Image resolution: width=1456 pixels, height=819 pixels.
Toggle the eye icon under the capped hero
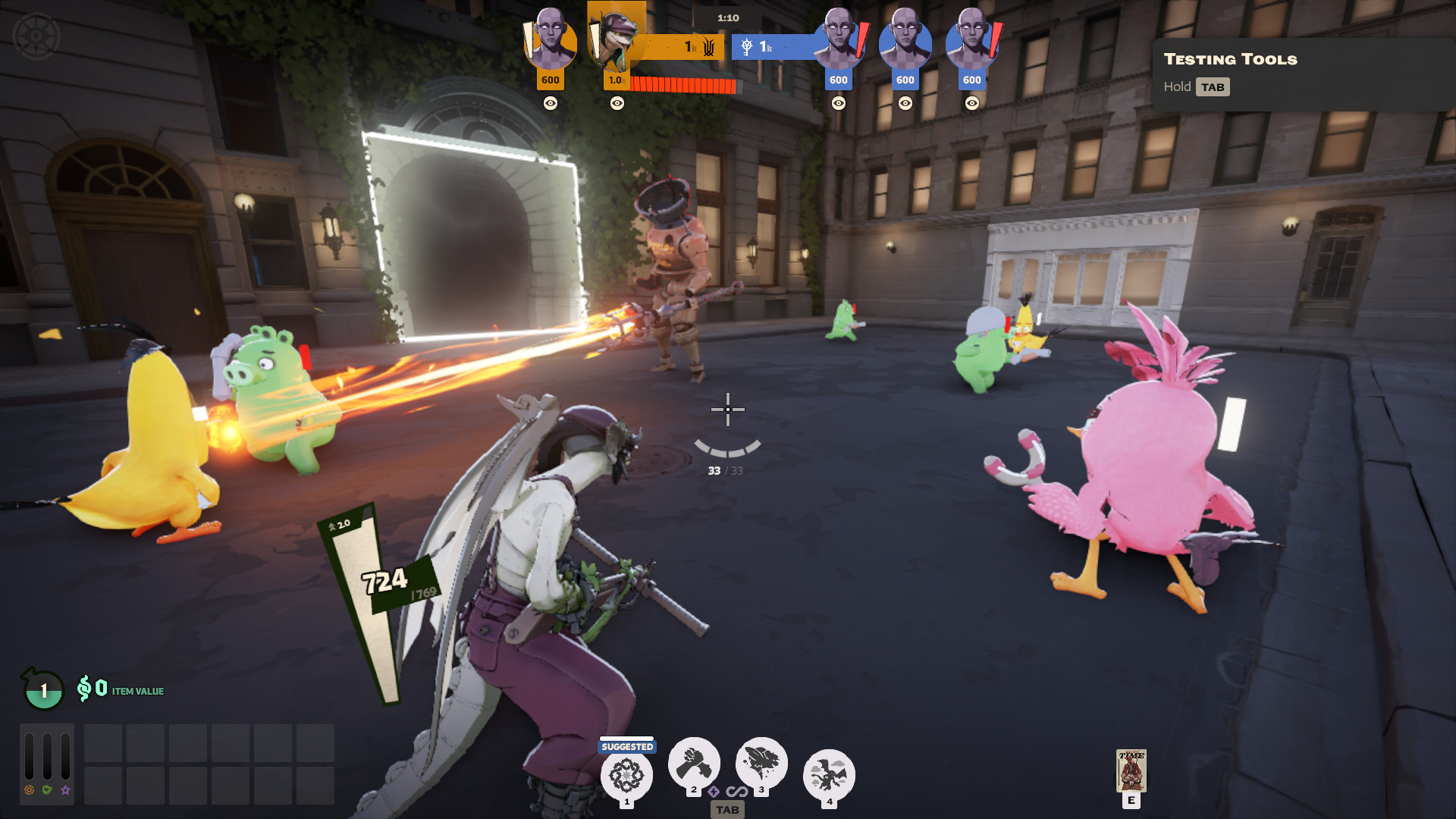click(x=617, y=103)
